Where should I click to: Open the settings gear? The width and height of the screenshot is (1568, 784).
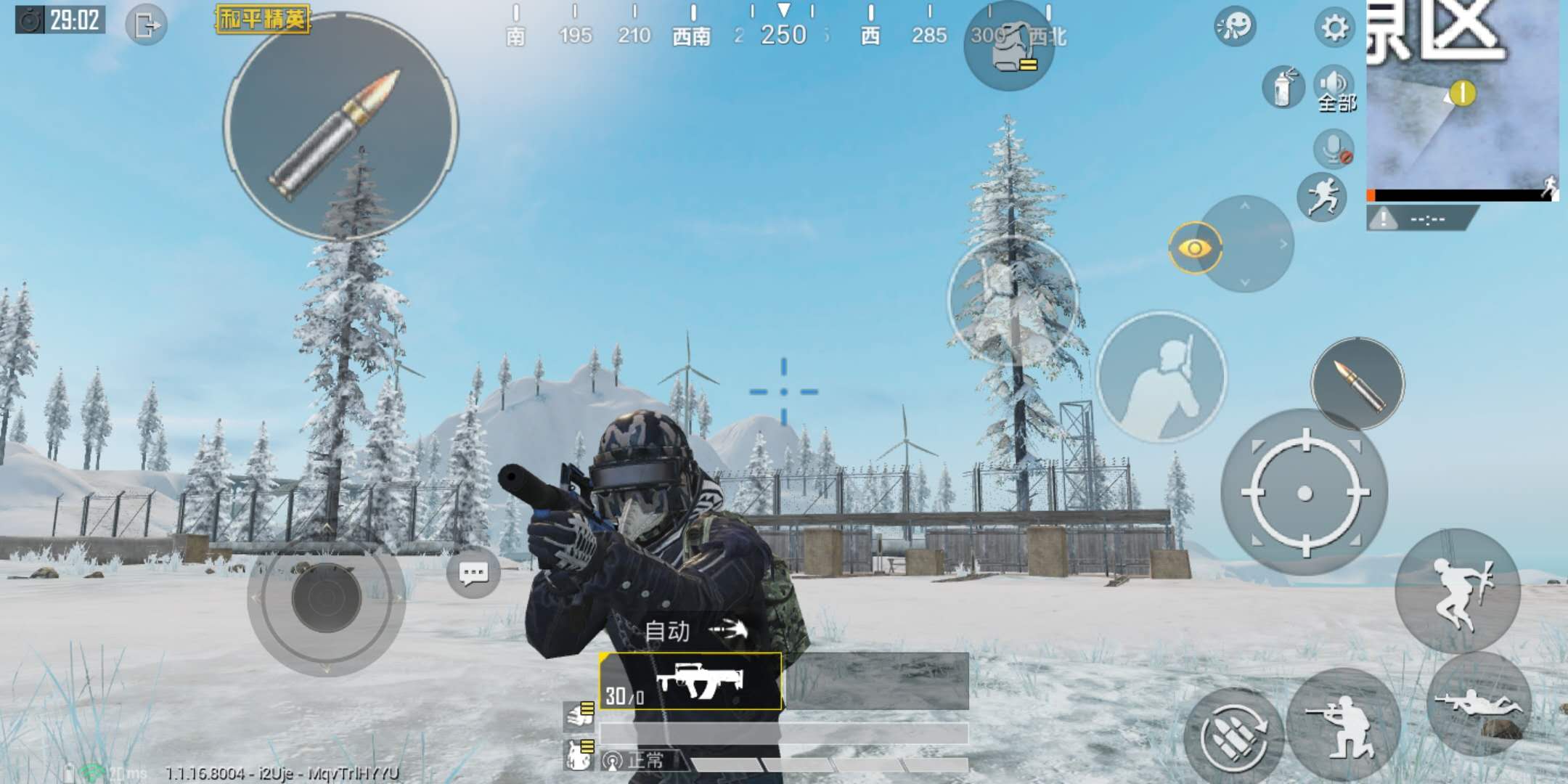coord(1334,28)
